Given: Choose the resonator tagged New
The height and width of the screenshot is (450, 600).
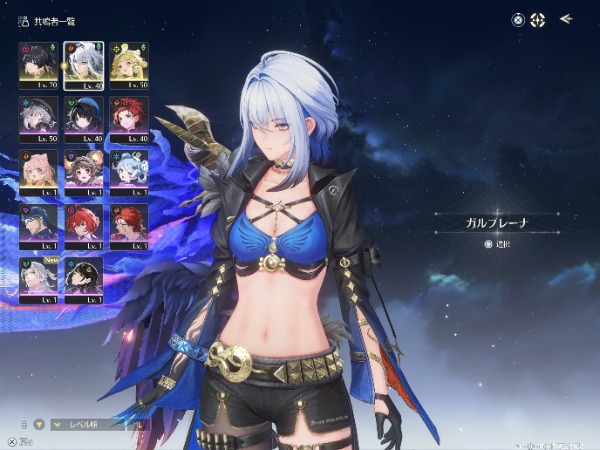Looking at the screenshot, I should [x=38, y=281].
